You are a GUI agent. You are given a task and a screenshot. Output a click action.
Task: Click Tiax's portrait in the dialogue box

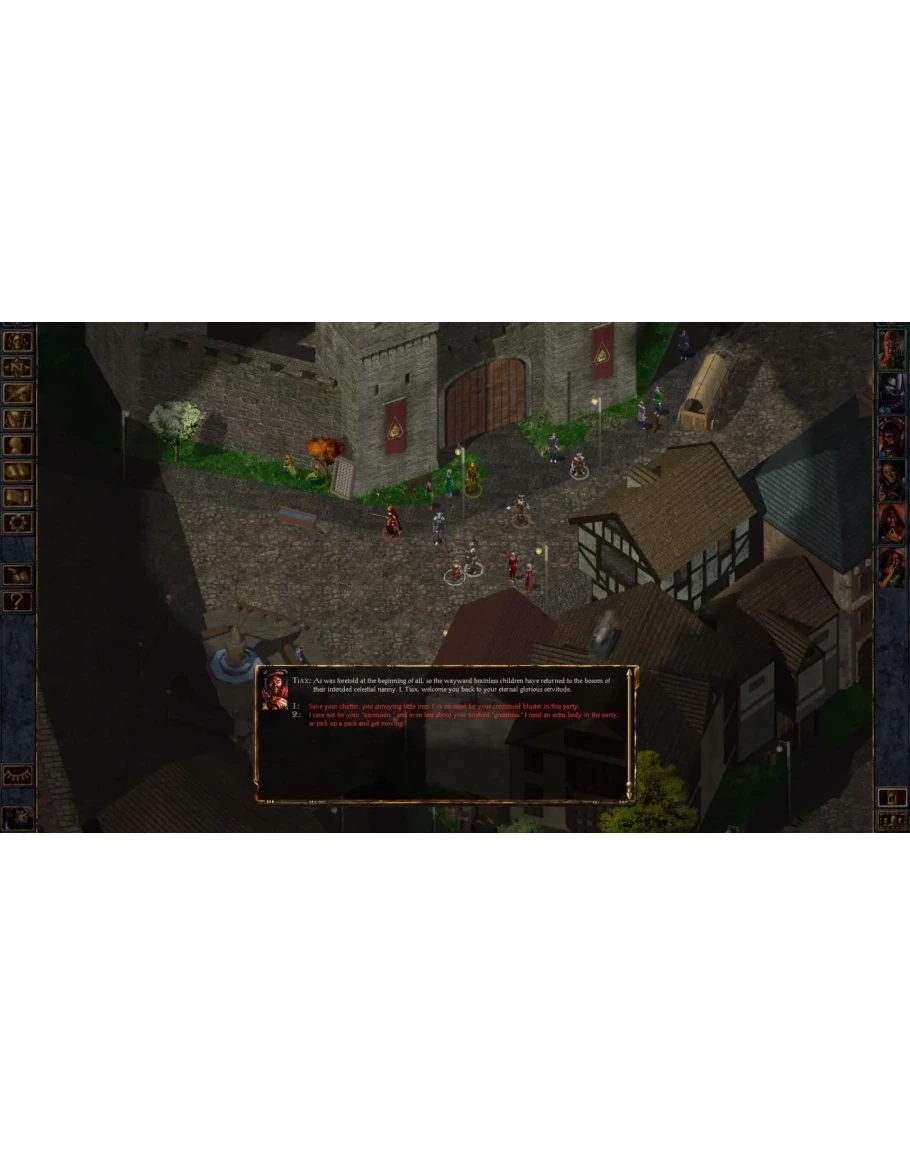point(273,690)
